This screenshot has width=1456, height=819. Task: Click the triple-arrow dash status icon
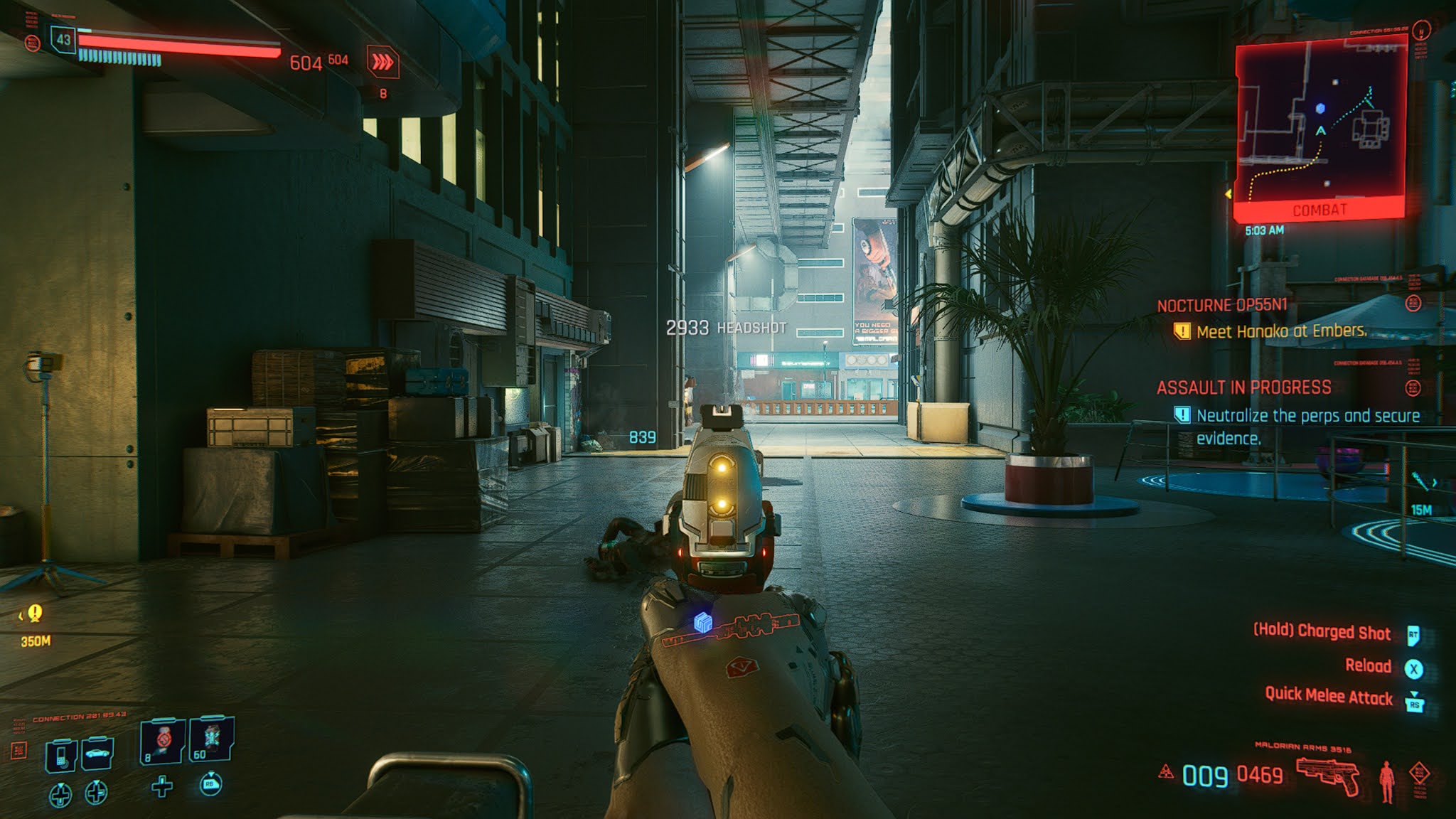tap(382, 63)
